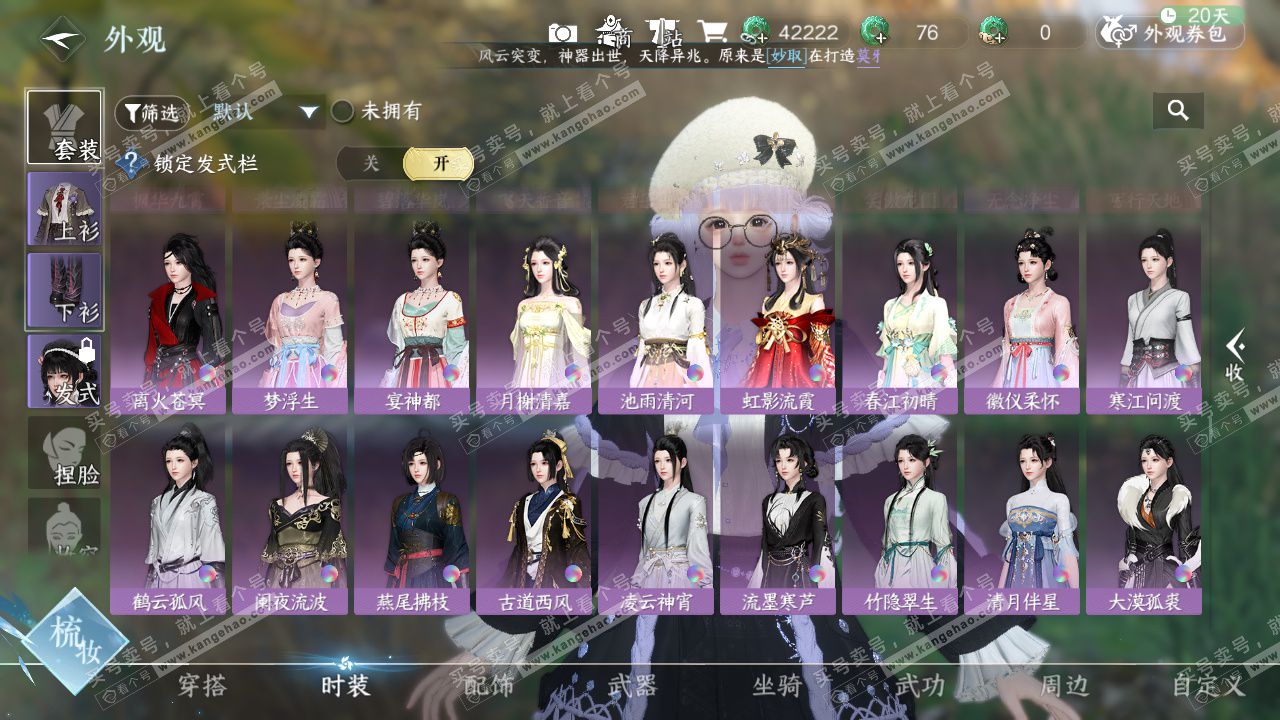Viewport: 1280px width, 720px height.
Task: Toggle the 未拥有 checkbox
Action: pos(343,111)
